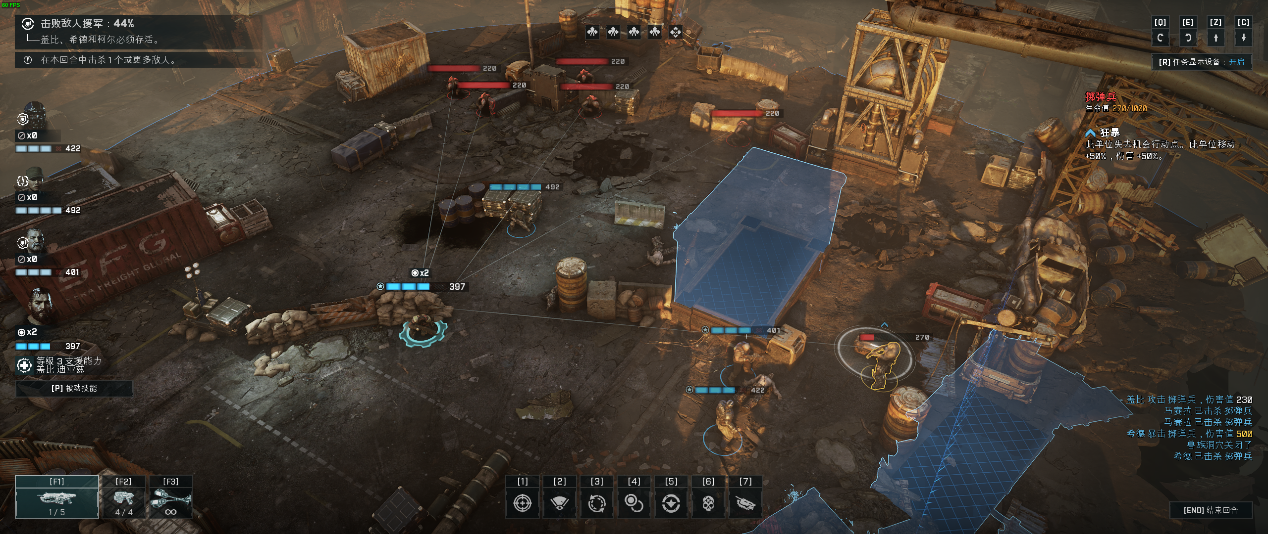Screen dimensions: 1268x534
Task: Activate the chainsaw bayonet ability
Action: [x=745, y=503]
